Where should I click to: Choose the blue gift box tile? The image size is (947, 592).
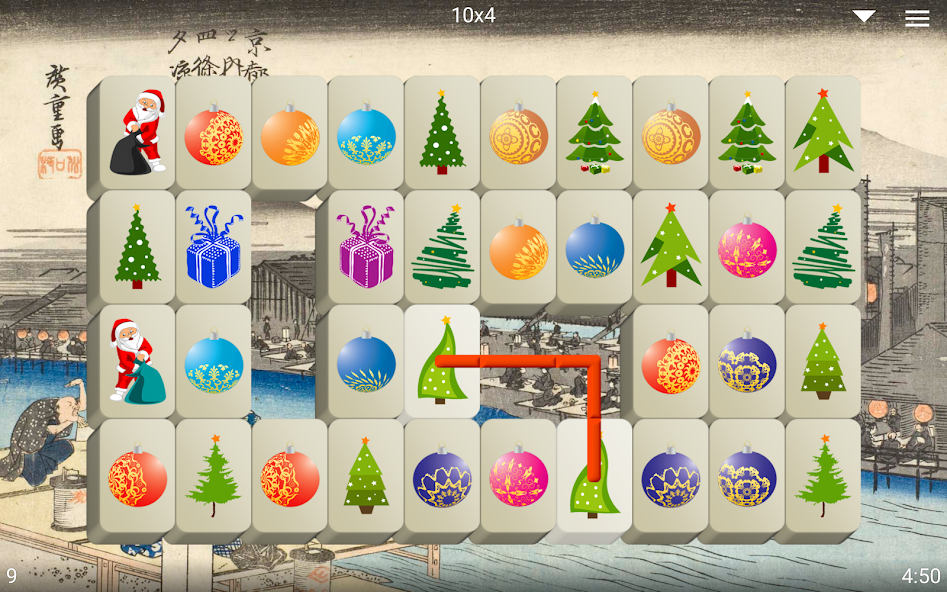(214, 247)
